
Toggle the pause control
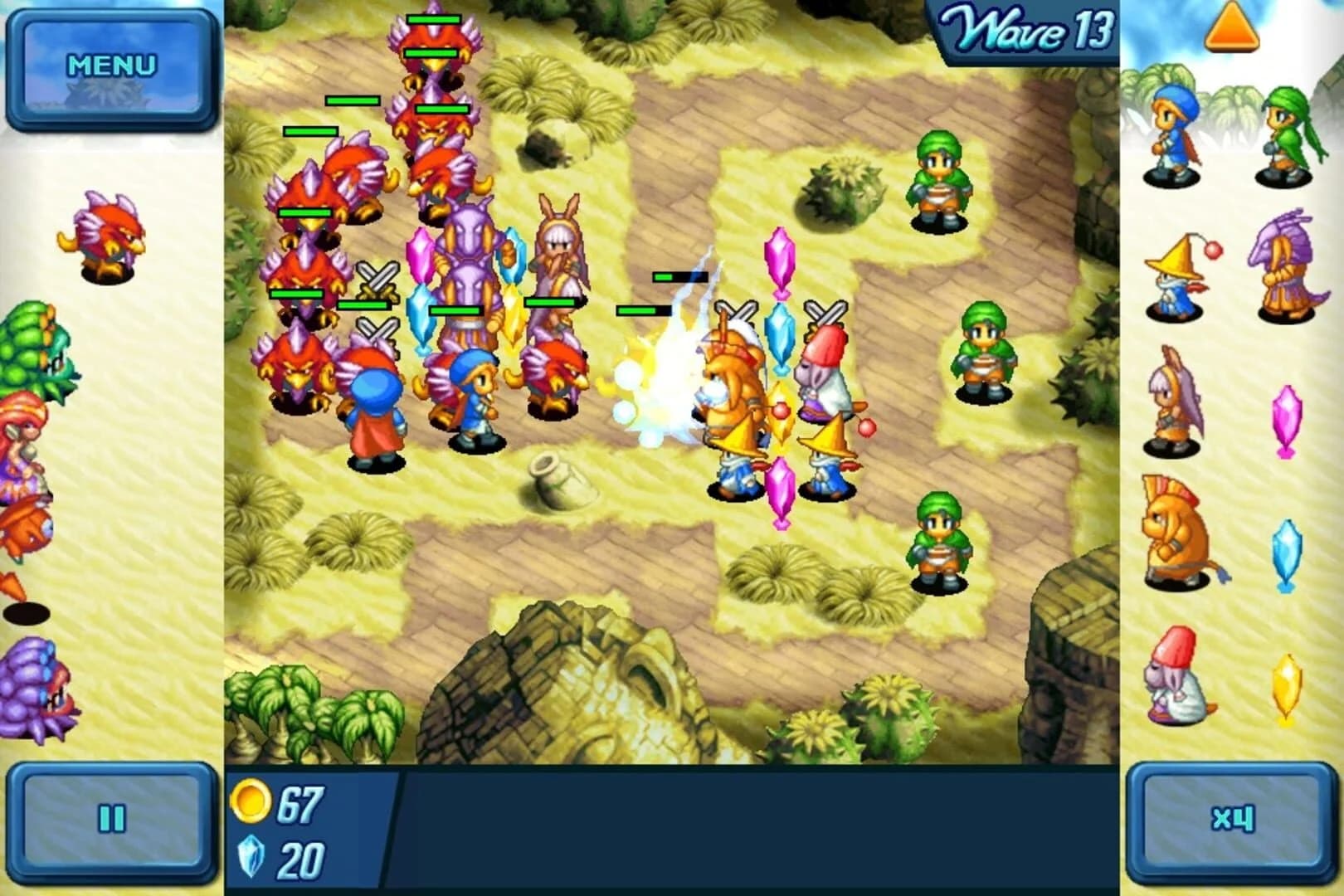(112, 817)
